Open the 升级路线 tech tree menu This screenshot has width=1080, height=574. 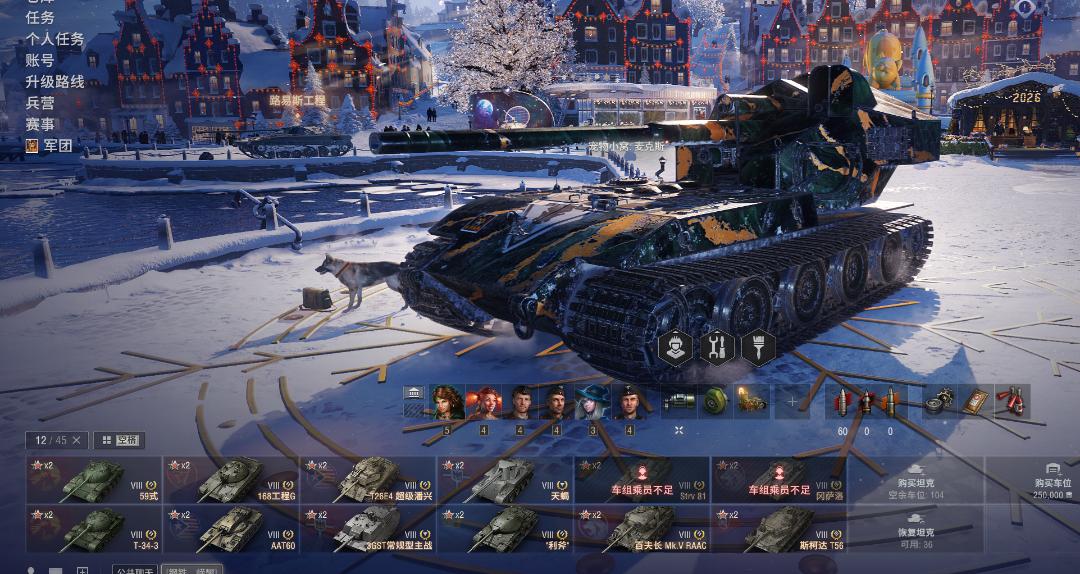tap(54, 81)
